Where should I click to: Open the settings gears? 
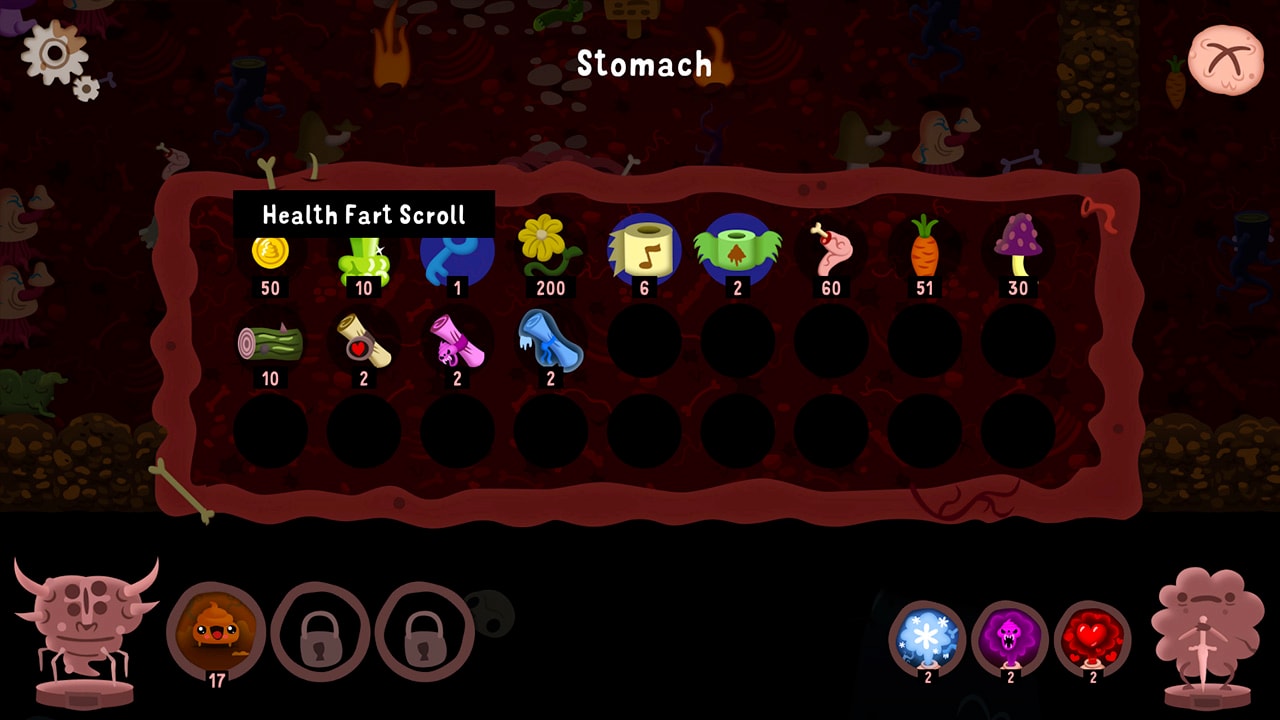click(55, 50)
